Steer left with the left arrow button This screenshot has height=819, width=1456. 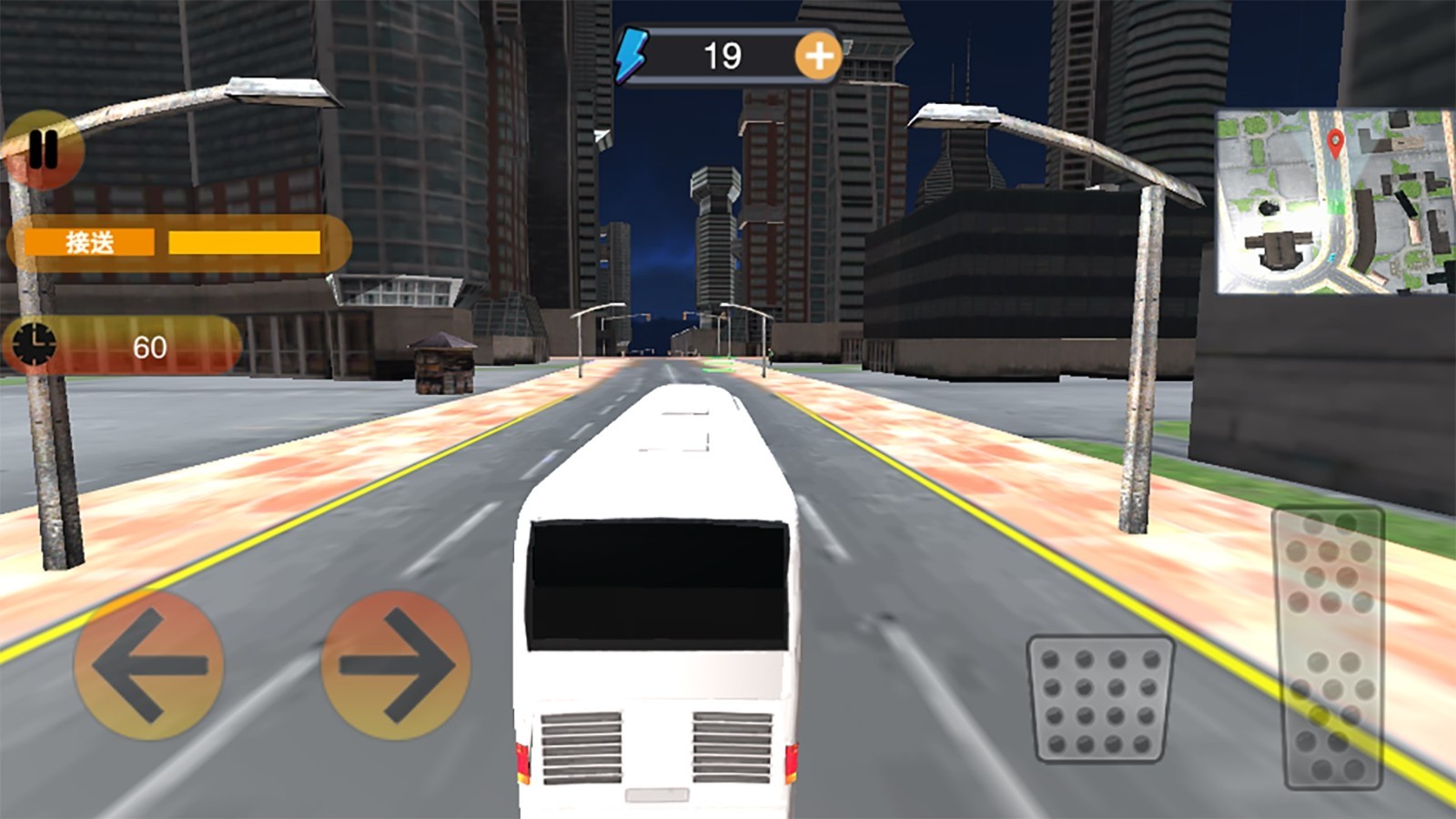point(148,665)
